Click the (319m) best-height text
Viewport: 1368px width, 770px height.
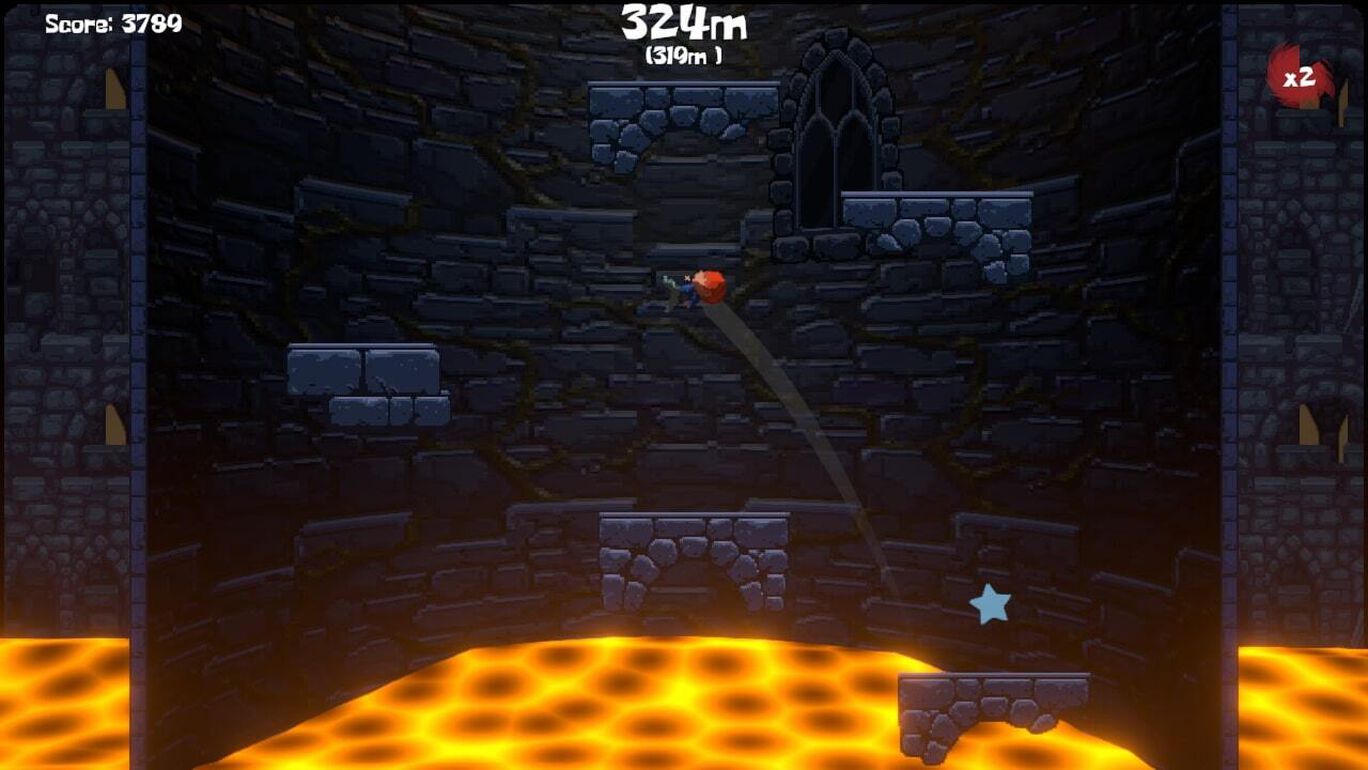click(x=684, y=57)
